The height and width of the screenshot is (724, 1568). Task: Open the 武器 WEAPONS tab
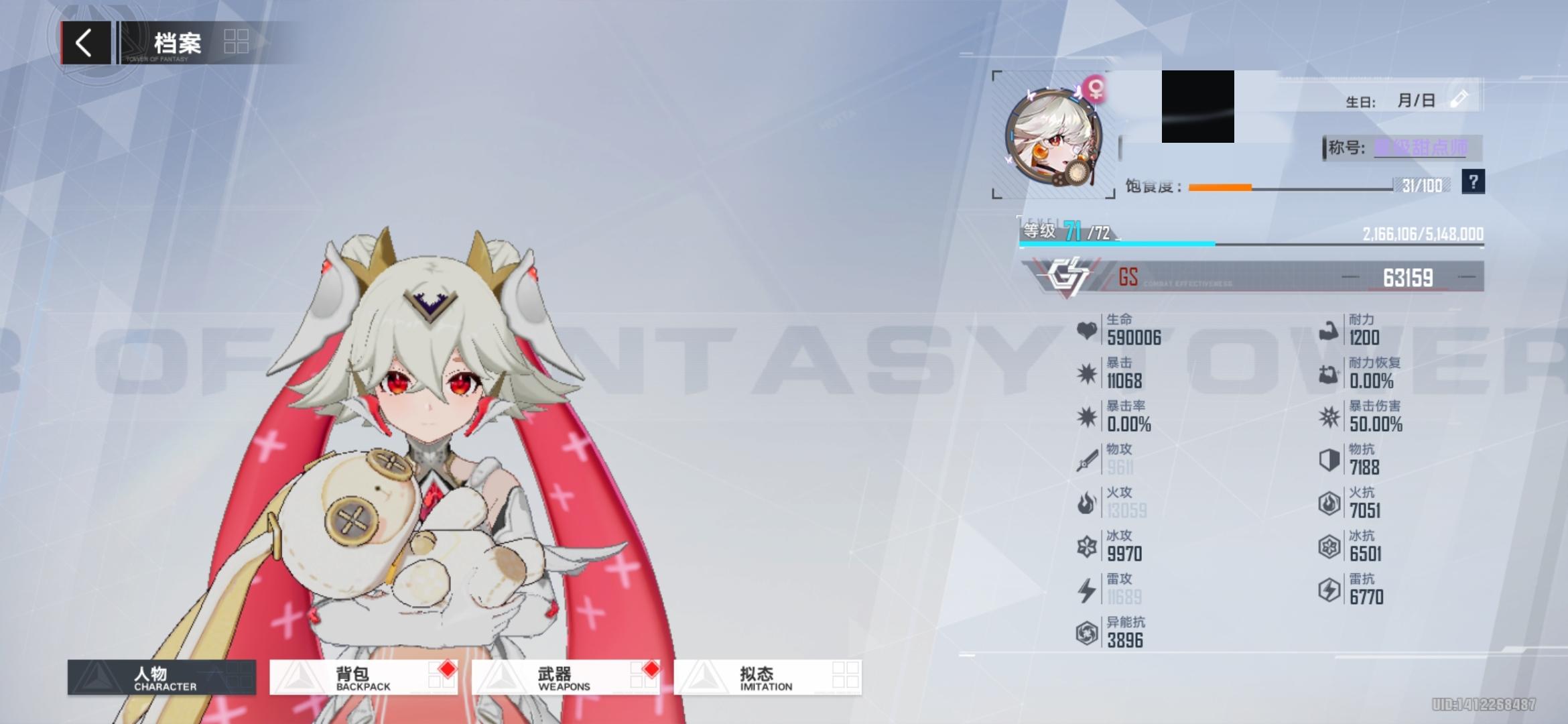556,677
